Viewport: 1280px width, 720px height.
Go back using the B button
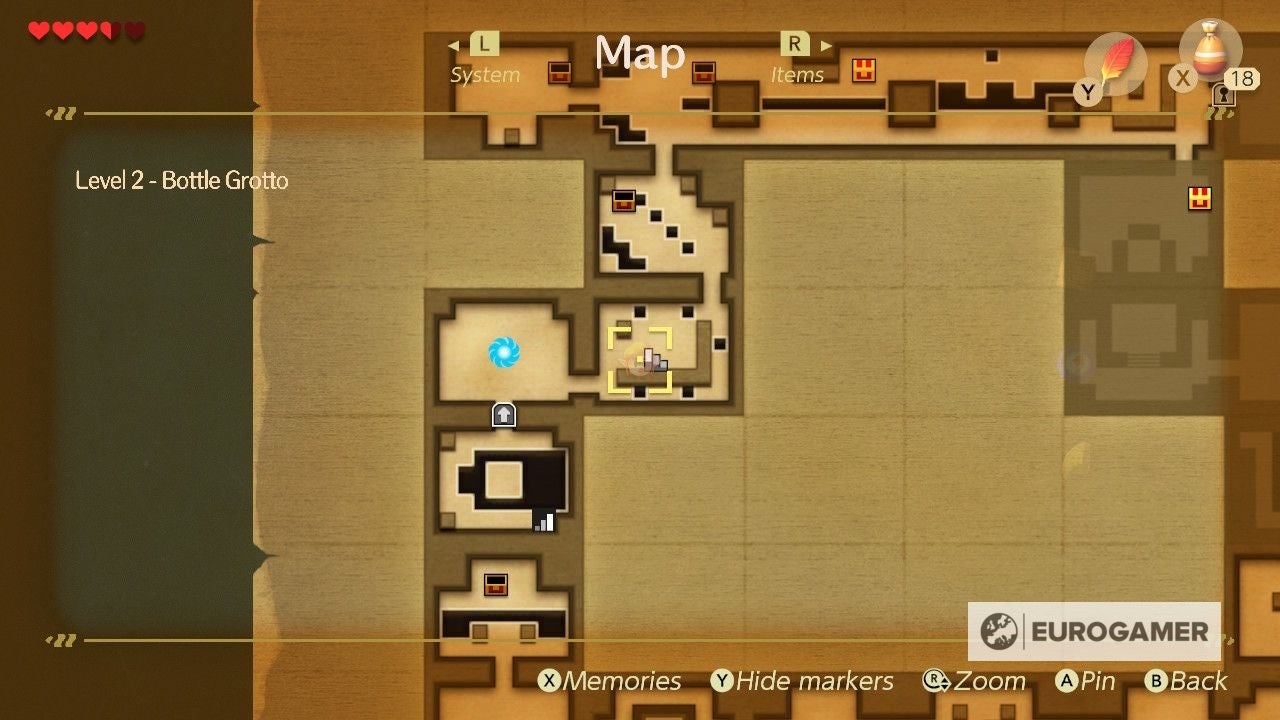point(1190,681)
